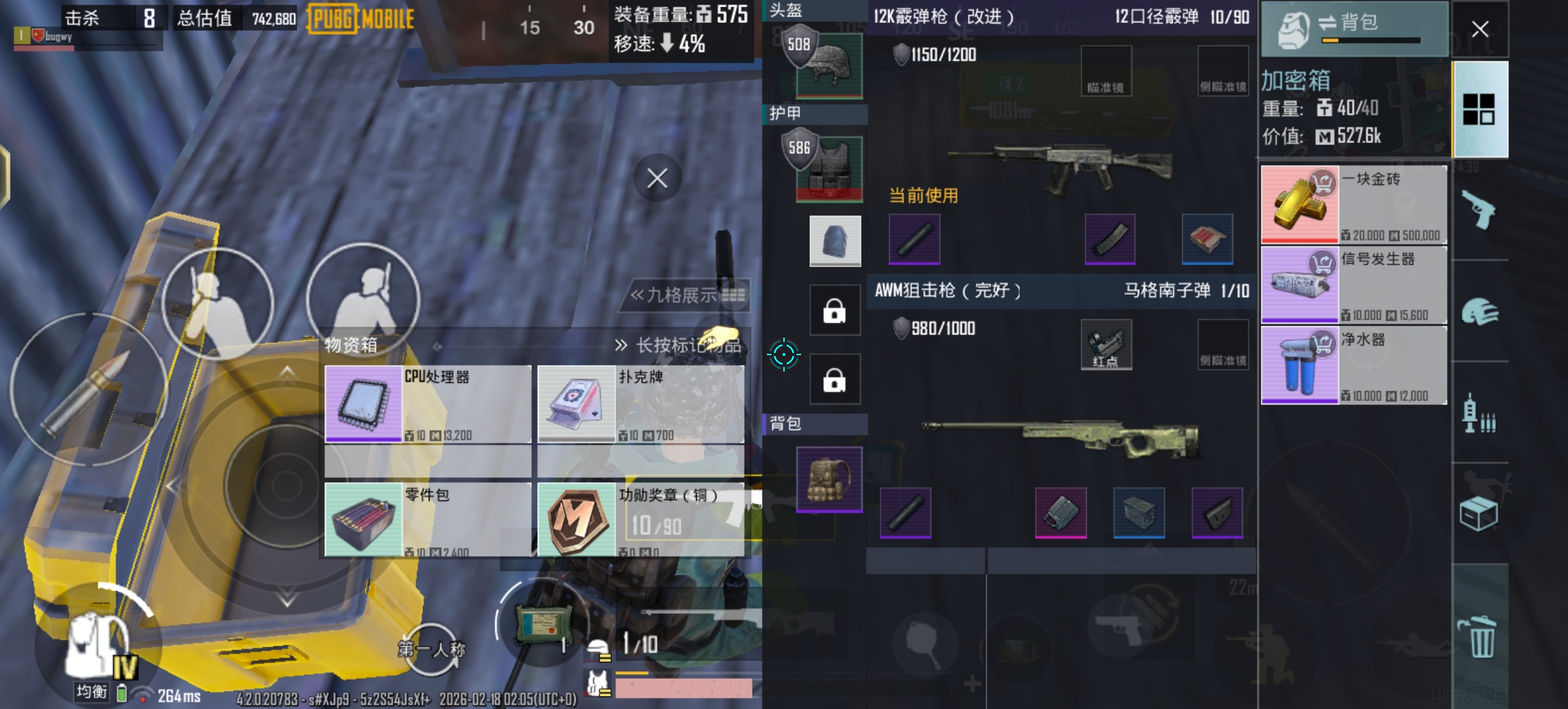Click the locked armor slot padlock
This screenshot has height=709, width=1568.
(x=835, y=310)
